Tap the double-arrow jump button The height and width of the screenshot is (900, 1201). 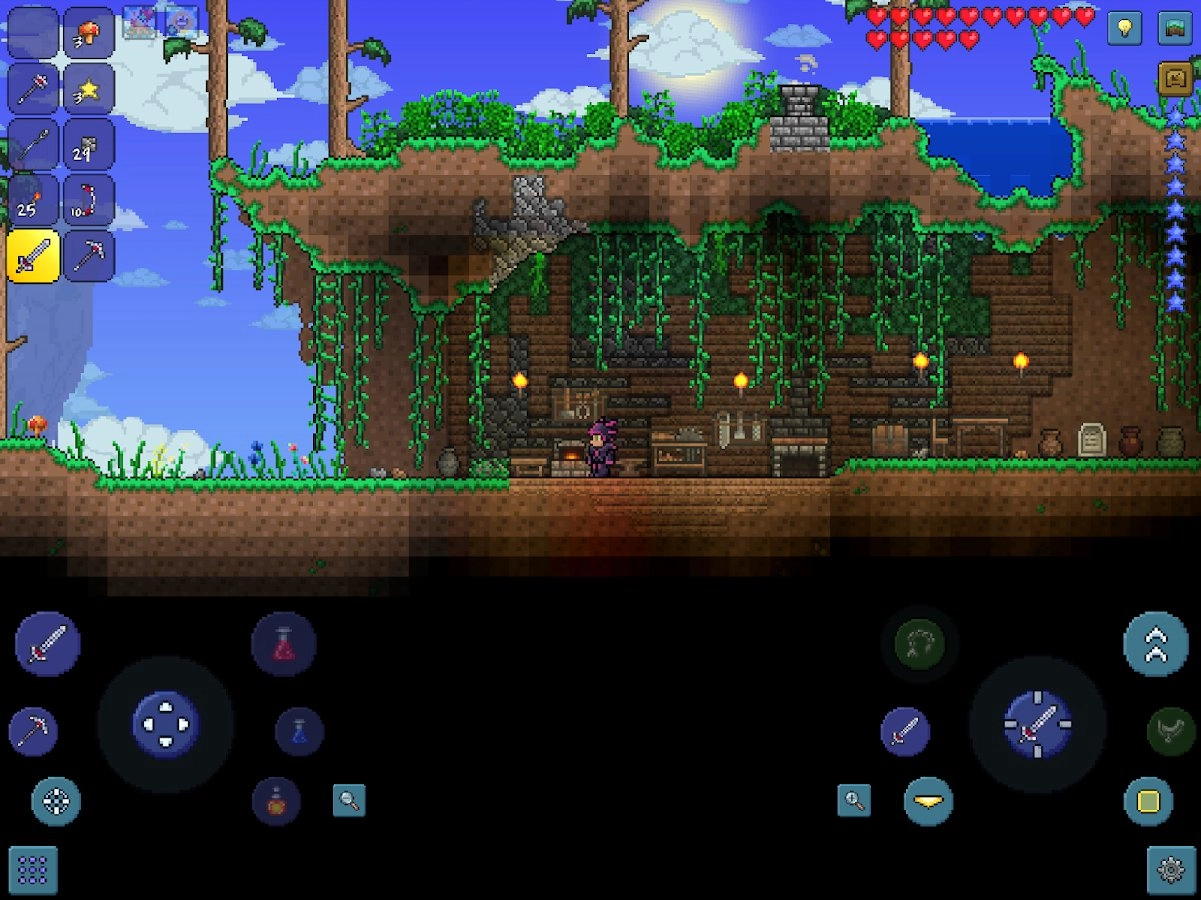(1156, 645)
